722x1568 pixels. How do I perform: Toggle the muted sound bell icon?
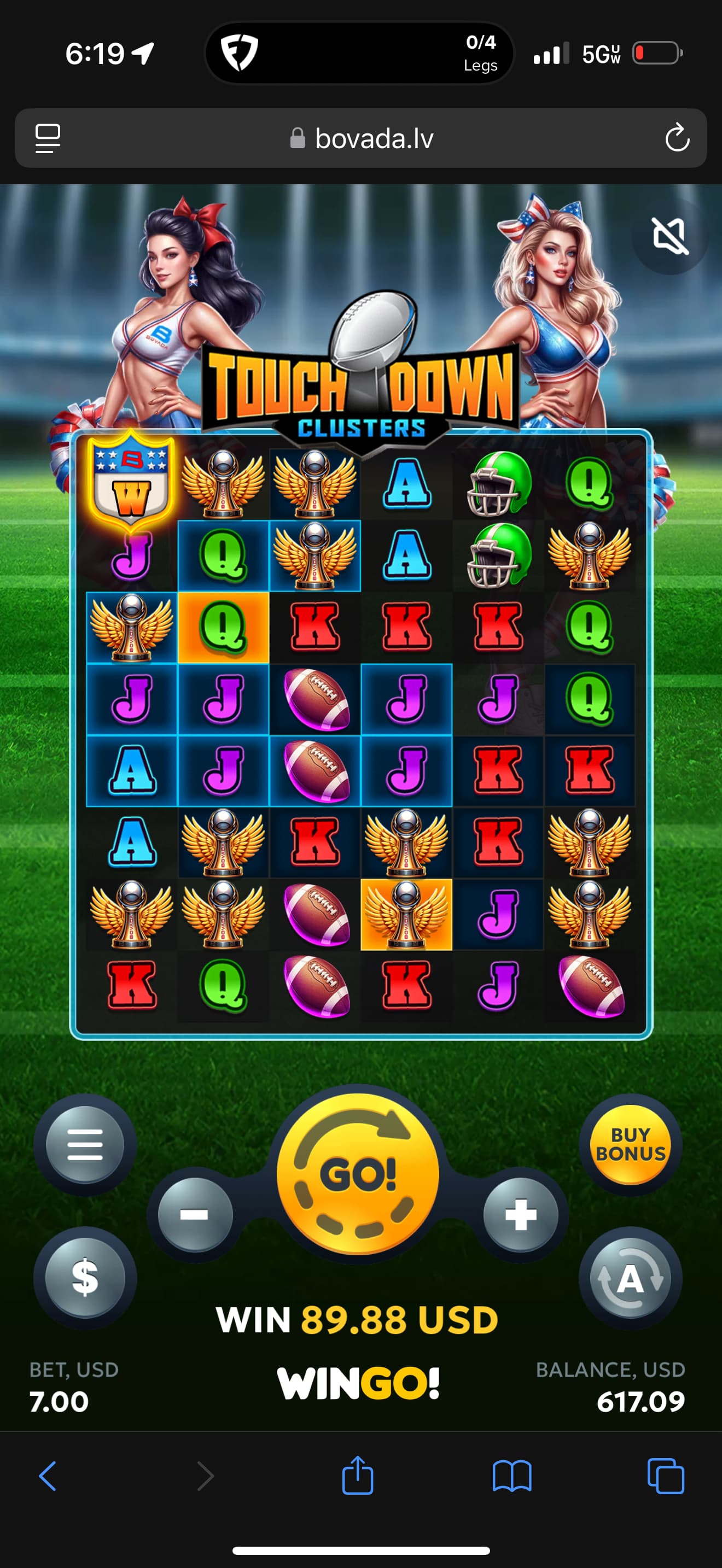[669, 236]
